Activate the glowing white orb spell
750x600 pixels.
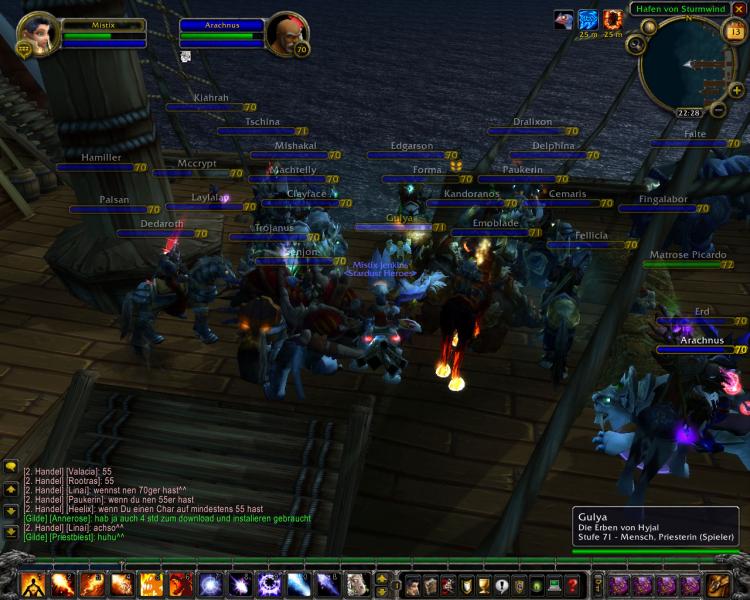[x=211, y=584]
